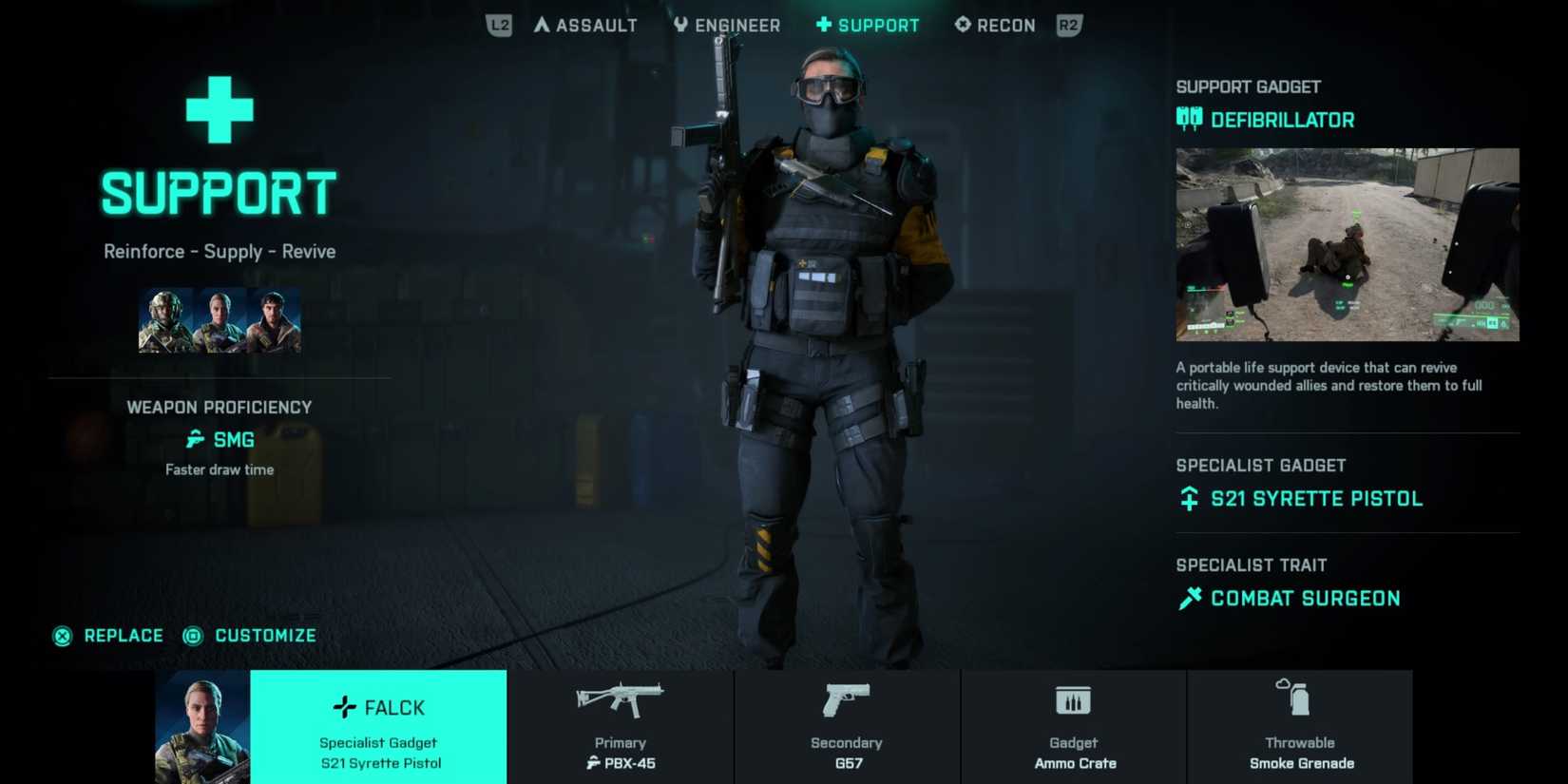Select the SMG weapon proficiency icon
The height and width of the screenshot is (784, 1568).
[193, 440]
